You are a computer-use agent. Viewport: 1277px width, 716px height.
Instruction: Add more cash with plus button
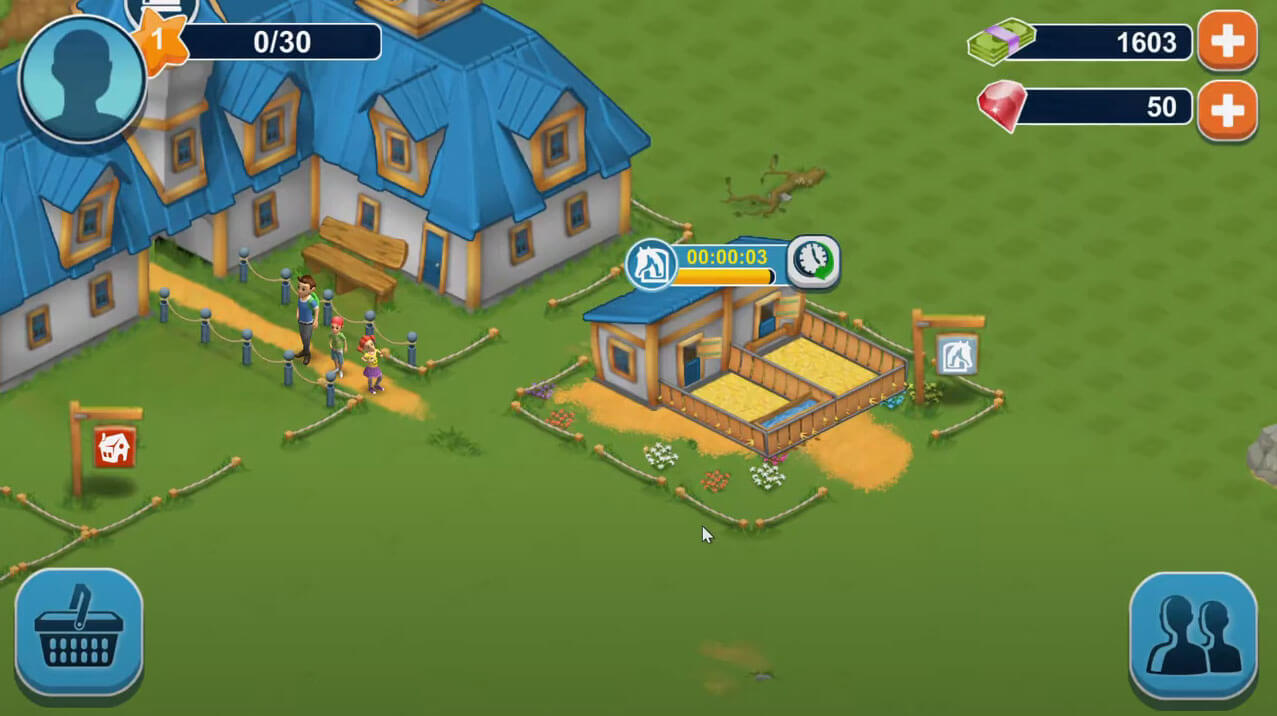[1227, 41]
